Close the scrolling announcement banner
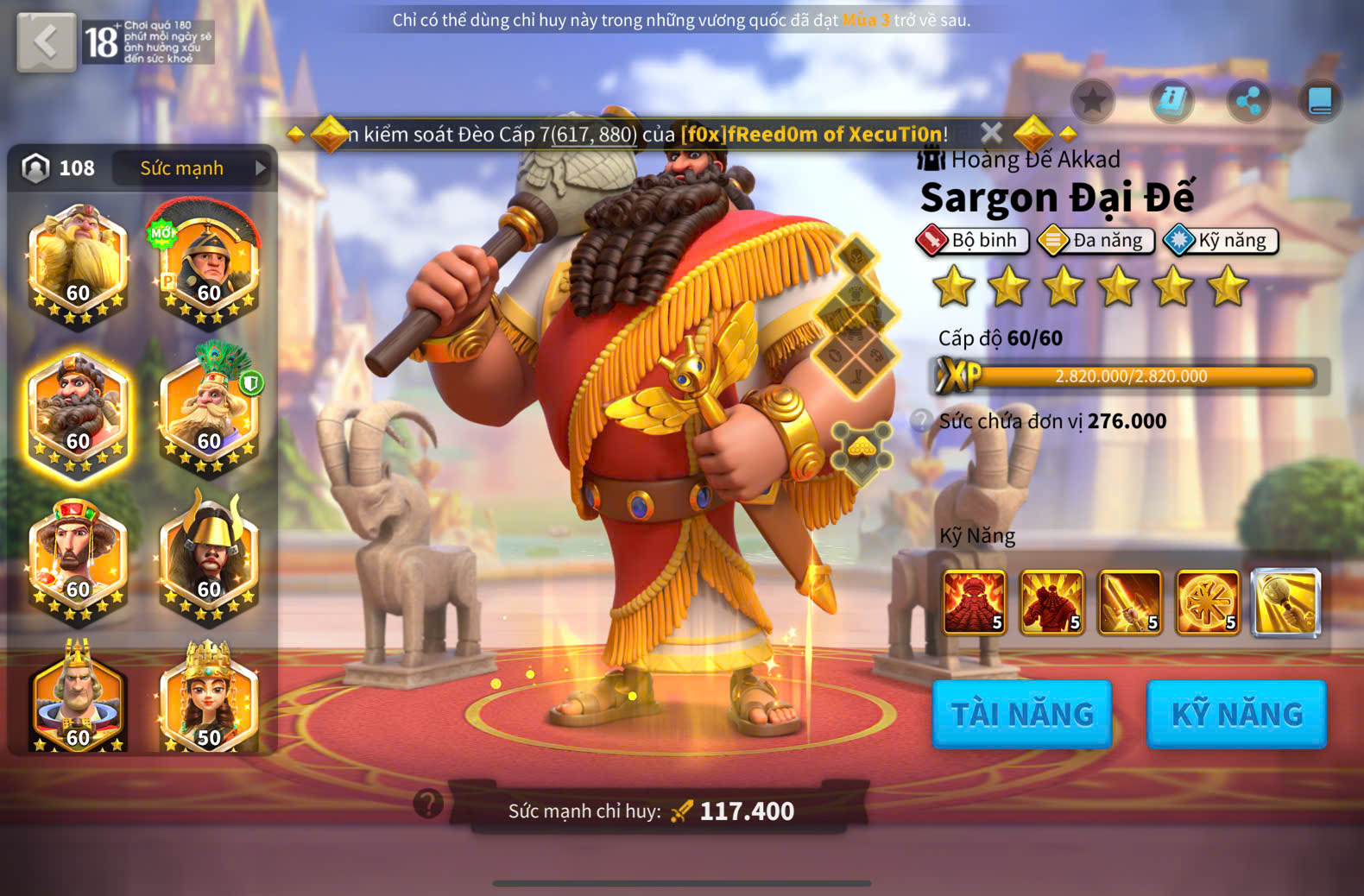The height and width of the screenshot is (896, 1364). click(x=992, y=133)
